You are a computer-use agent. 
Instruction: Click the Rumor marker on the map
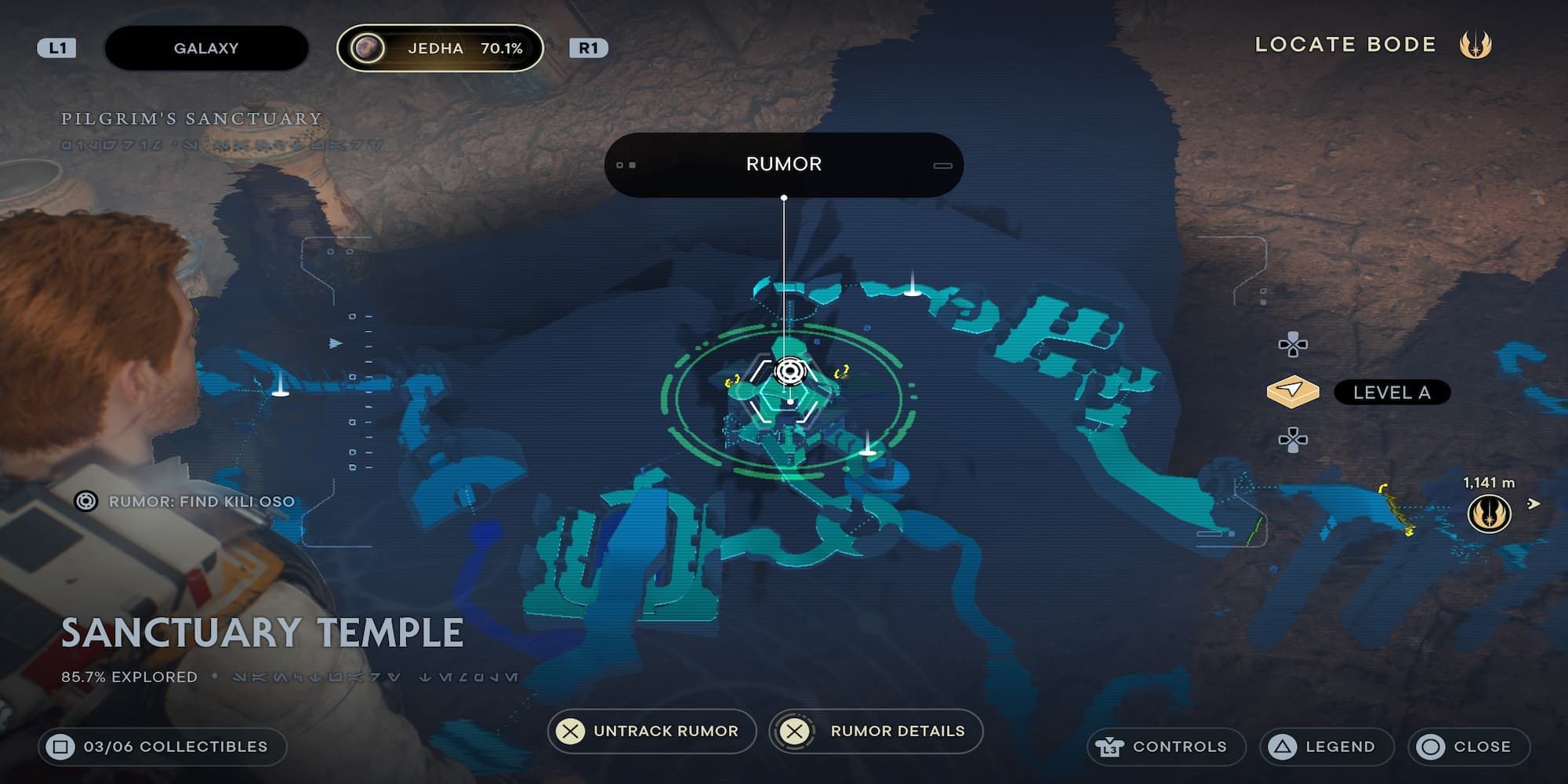tap(789, 371)
